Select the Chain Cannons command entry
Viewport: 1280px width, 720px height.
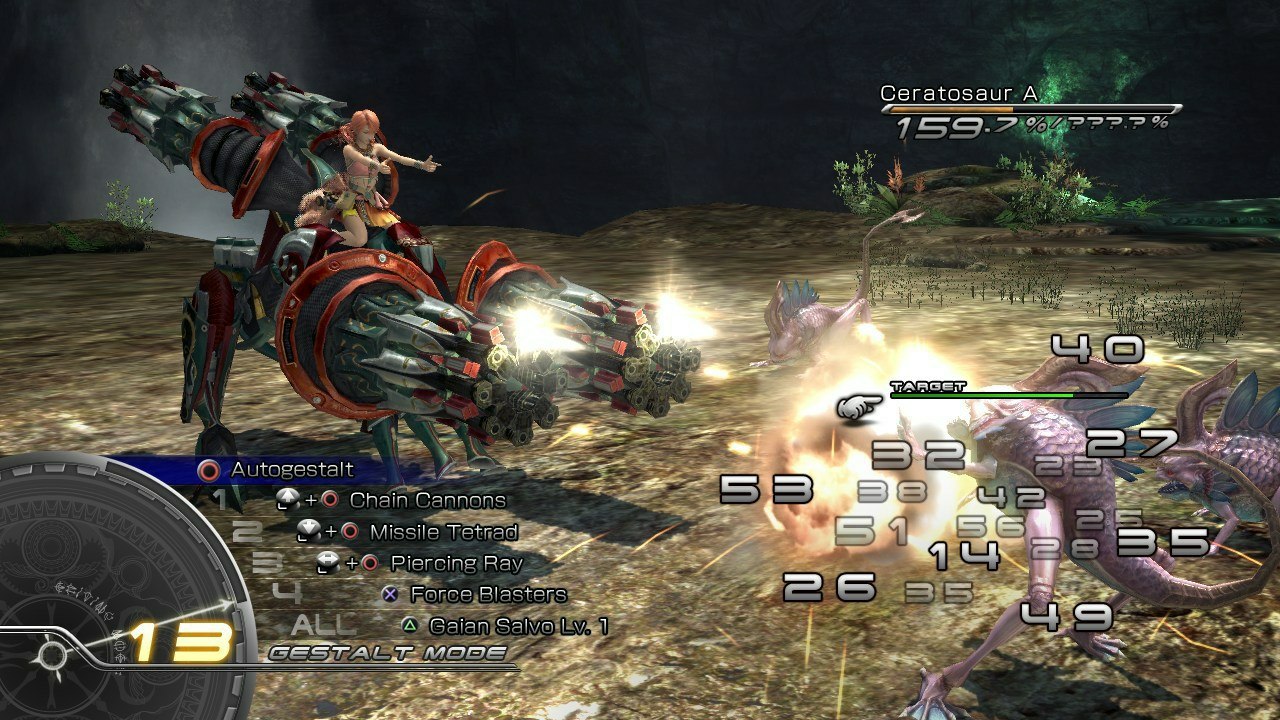point(427,500)
